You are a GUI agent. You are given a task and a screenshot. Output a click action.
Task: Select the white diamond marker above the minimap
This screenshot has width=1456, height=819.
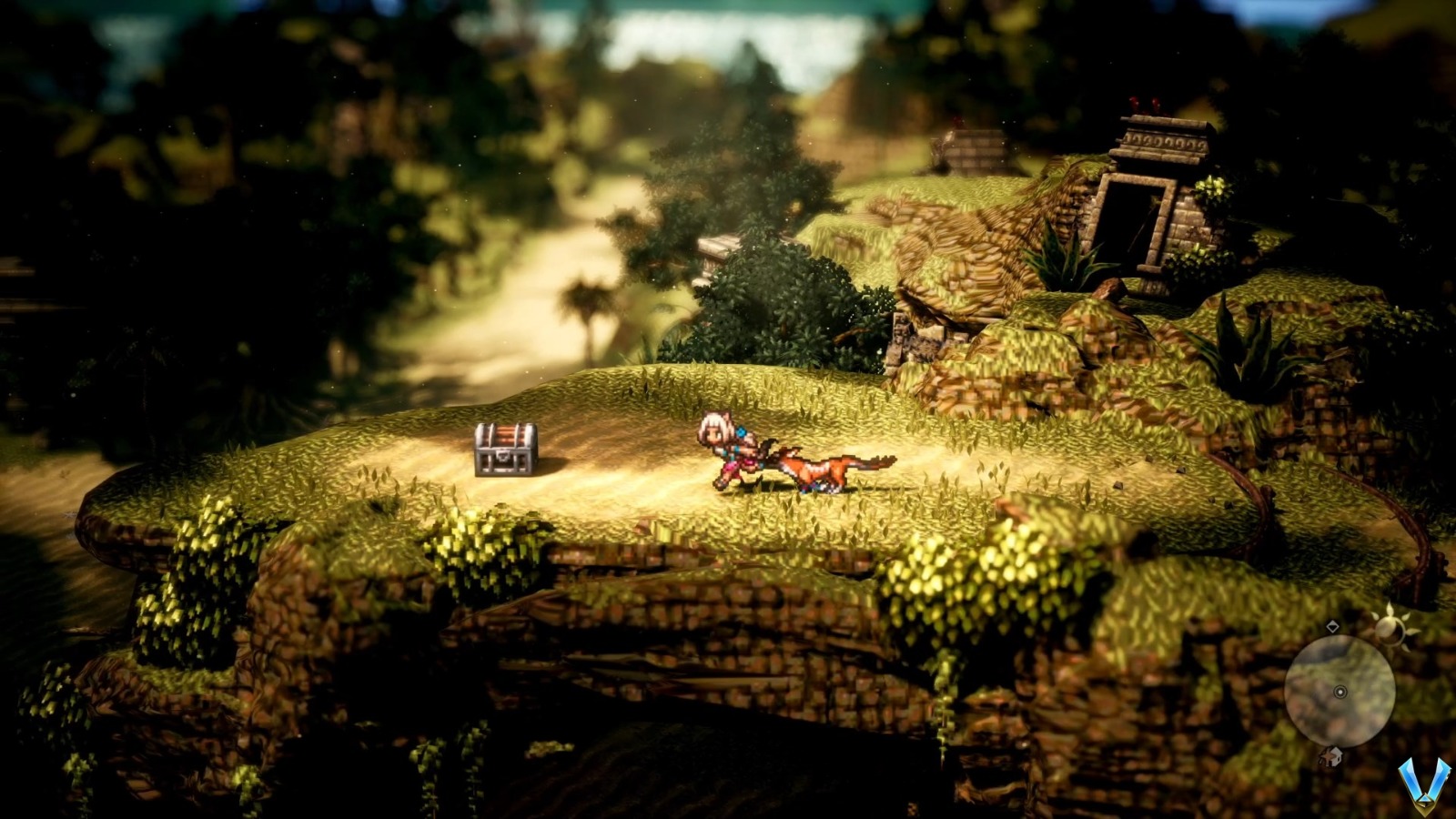[x=1333, y=627]
